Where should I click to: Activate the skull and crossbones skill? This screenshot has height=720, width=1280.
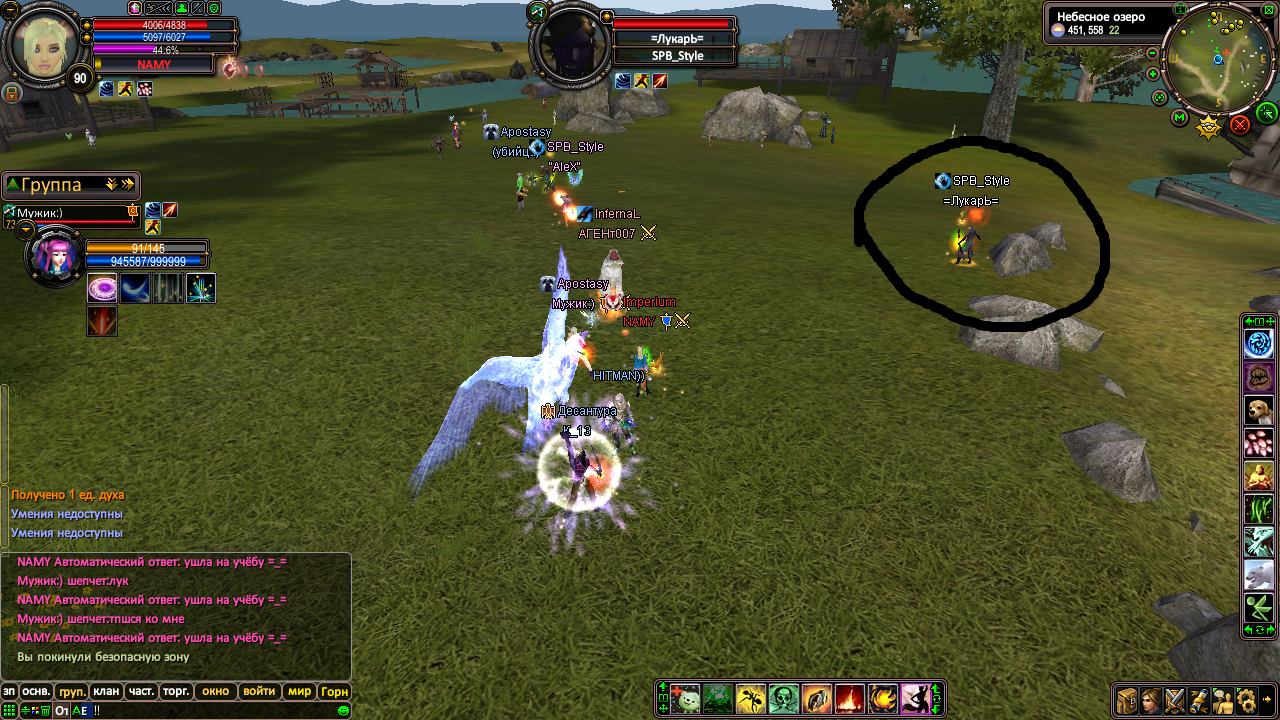pos(783,699)
